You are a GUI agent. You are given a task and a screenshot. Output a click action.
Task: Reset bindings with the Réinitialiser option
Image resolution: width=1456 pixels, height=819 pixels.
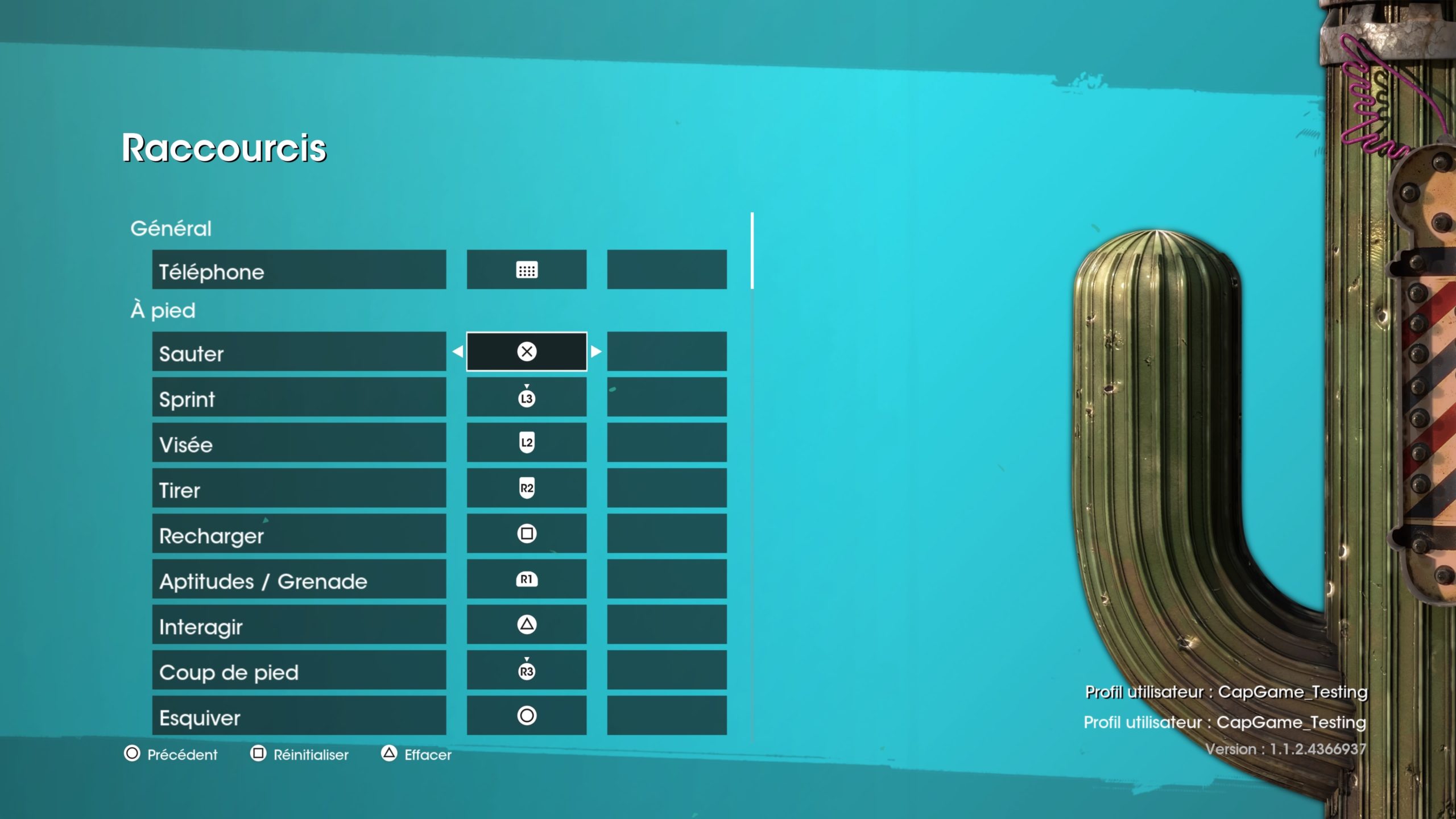coord(300,754)
